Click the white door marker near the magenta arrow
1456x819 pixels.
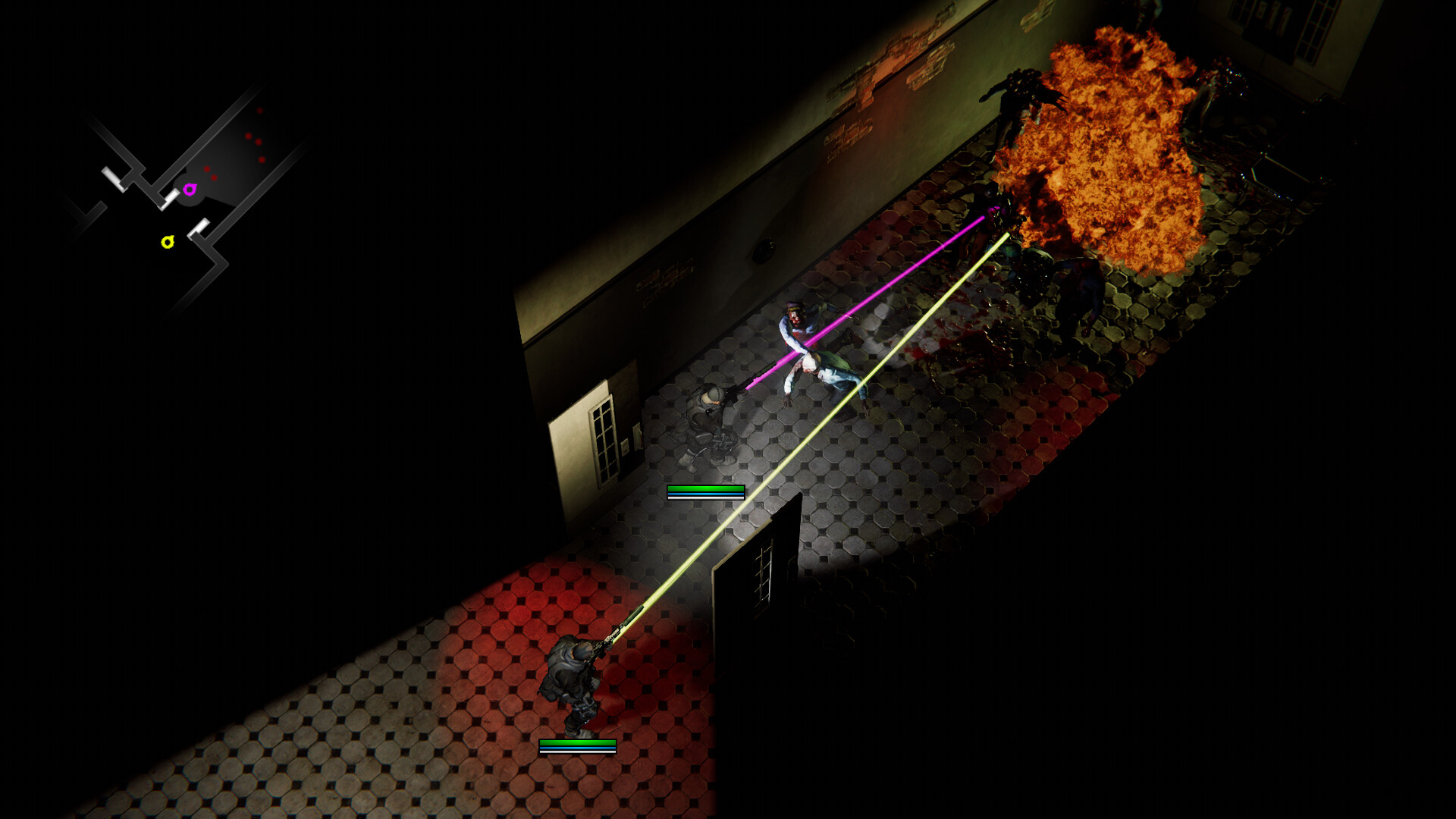pyautogui.click(x=170, y=198)
